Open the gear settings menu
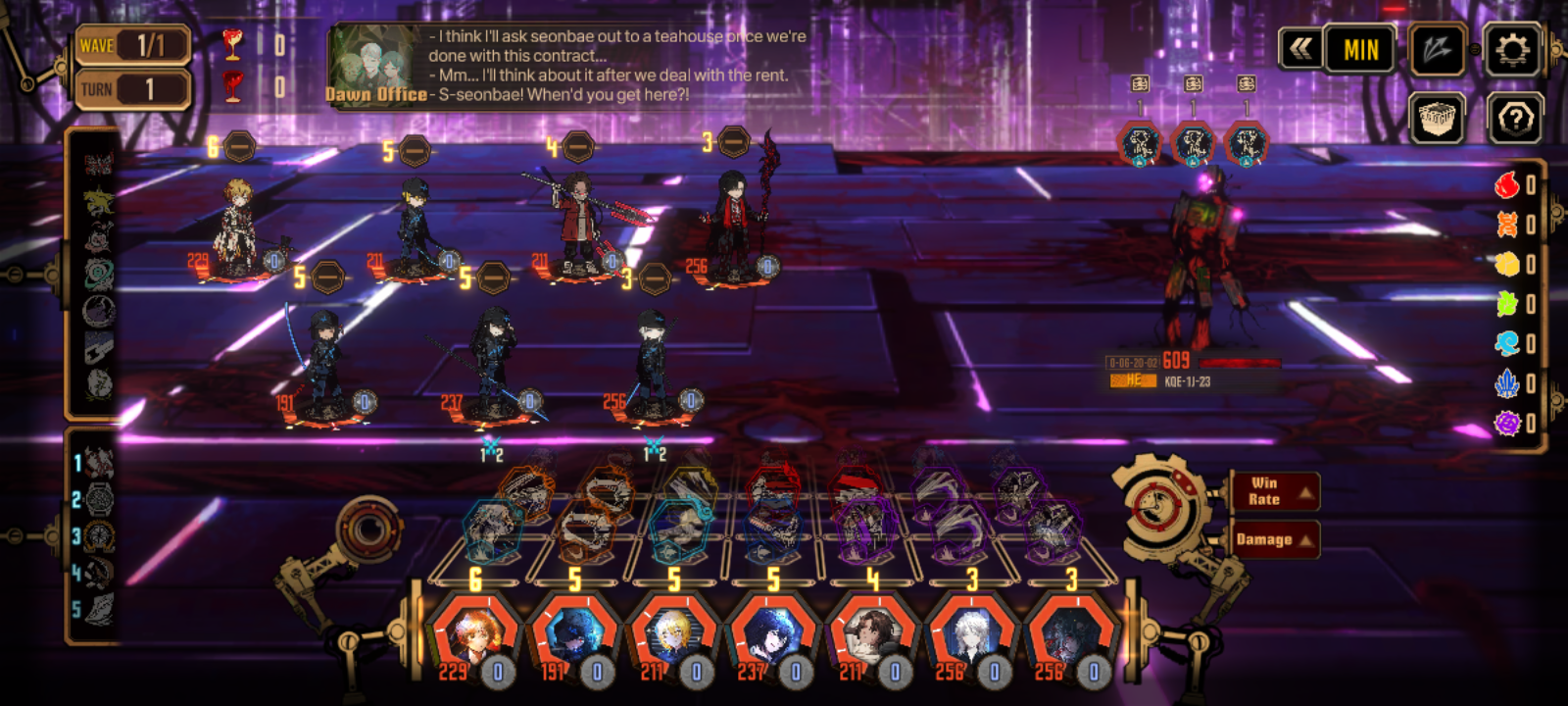The image size is (1568, 706). [x=1512, y=49]
